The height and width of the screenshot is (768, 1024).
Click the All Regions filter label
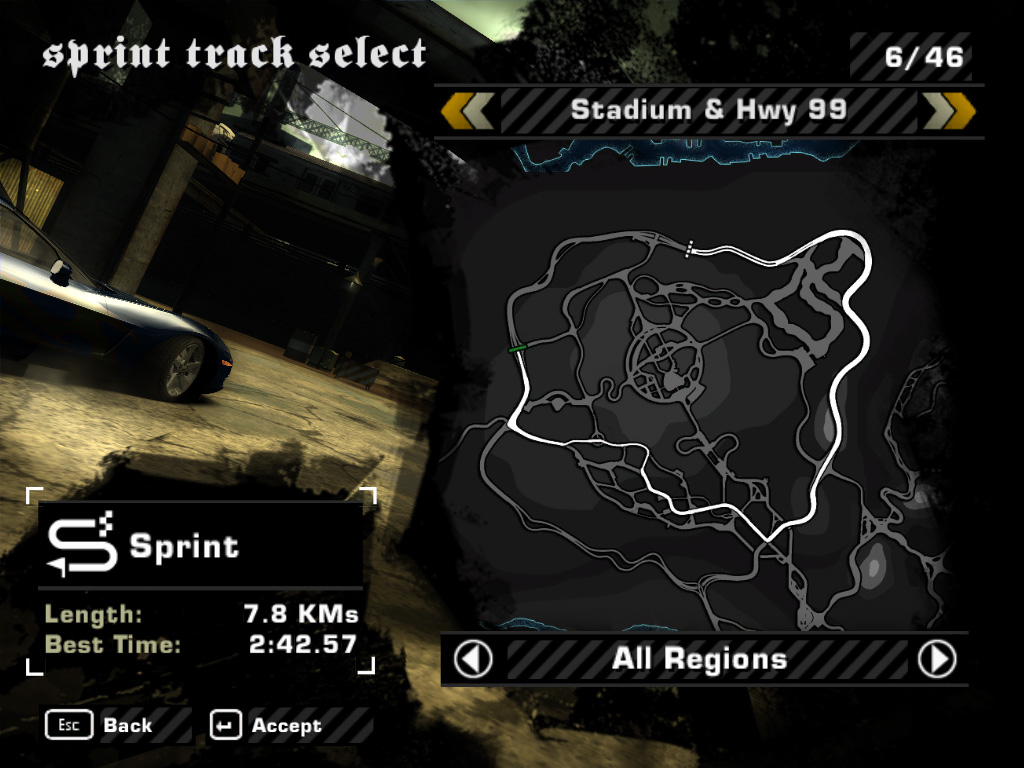(700, 659)
